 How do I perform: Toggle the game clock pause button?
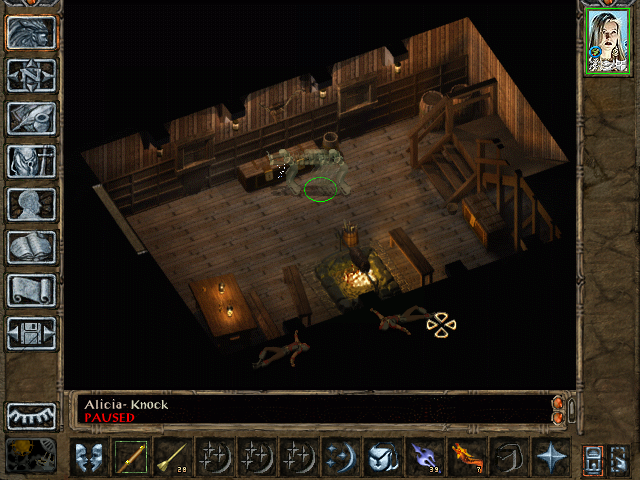point(30,455)
